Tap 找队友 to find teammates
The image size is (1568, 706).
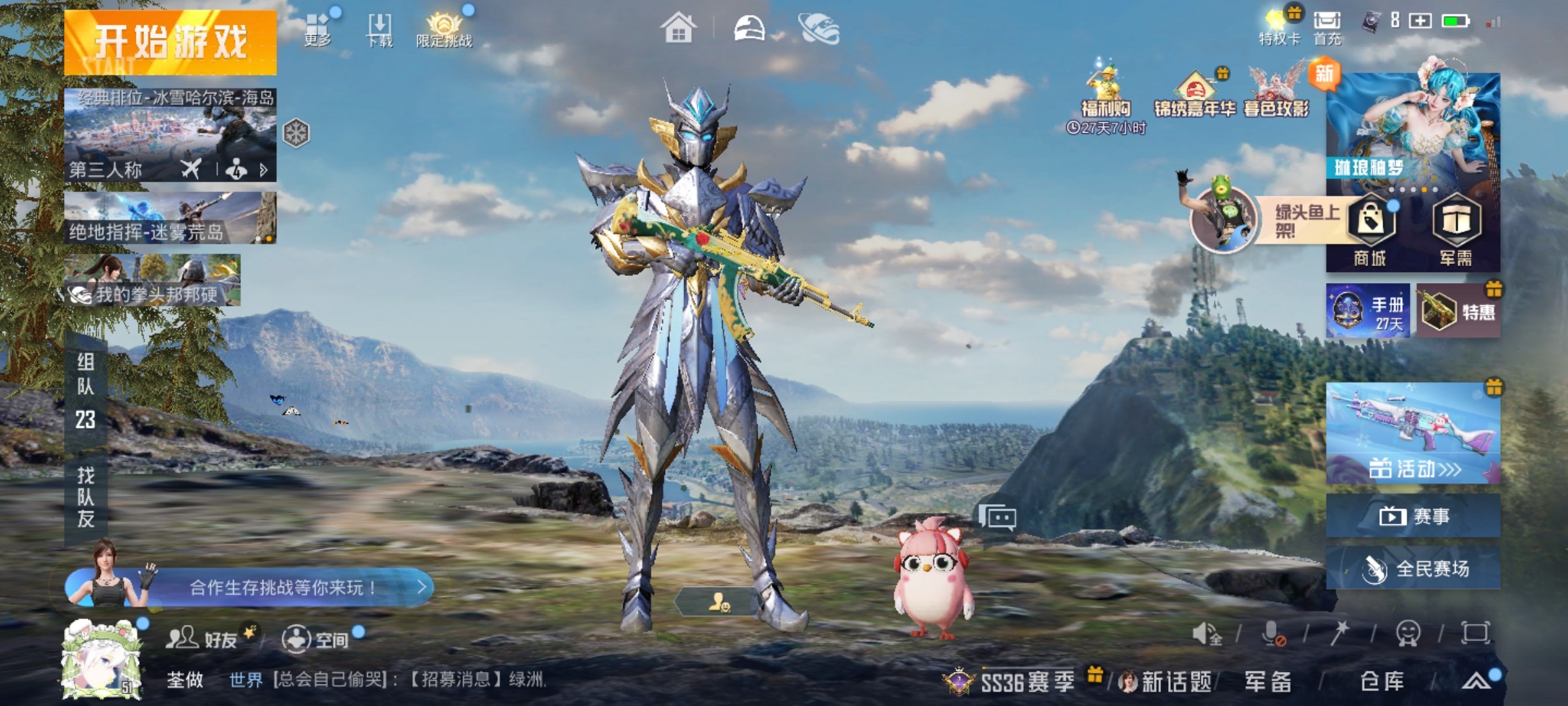86,497
